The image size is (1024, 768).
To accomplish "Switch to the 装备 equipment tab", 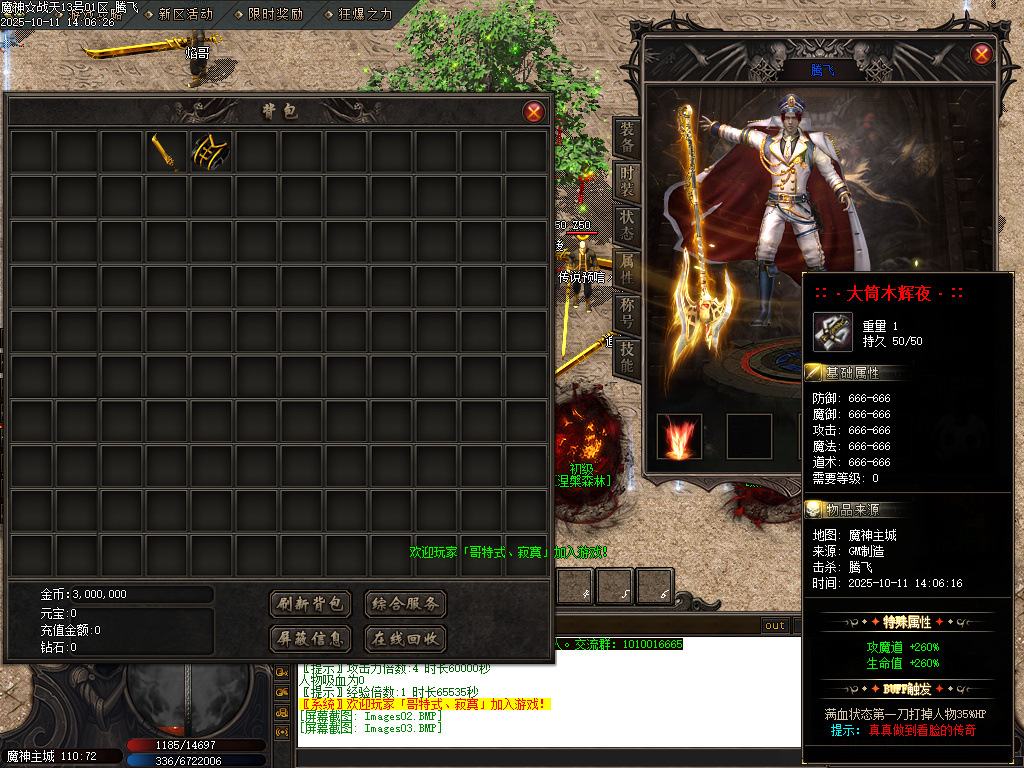I will [626, 137].
